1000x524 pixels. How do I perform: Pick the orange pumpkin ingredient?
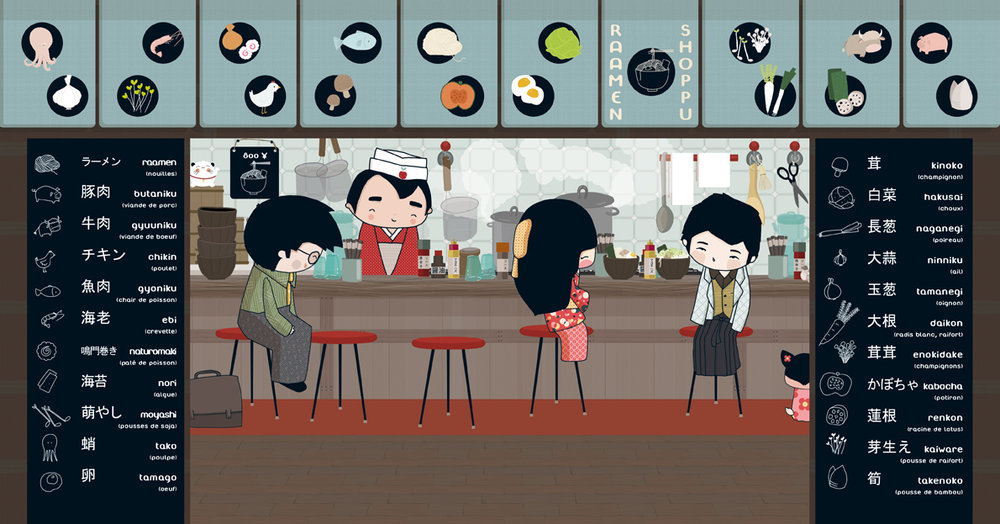click(x=462, y=95)
